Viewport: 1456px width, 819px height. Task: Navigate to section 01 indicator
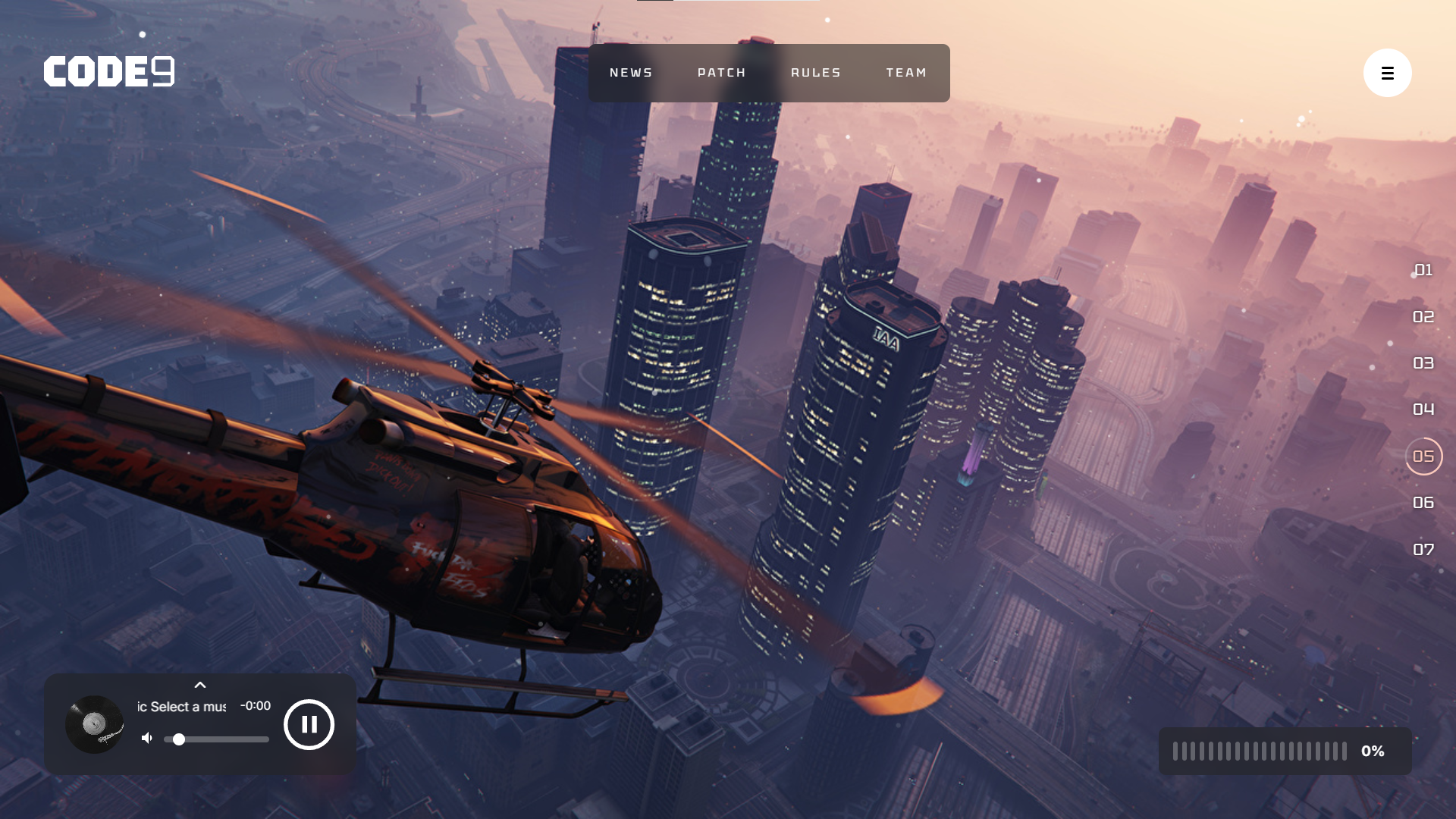coord(1423,270)
